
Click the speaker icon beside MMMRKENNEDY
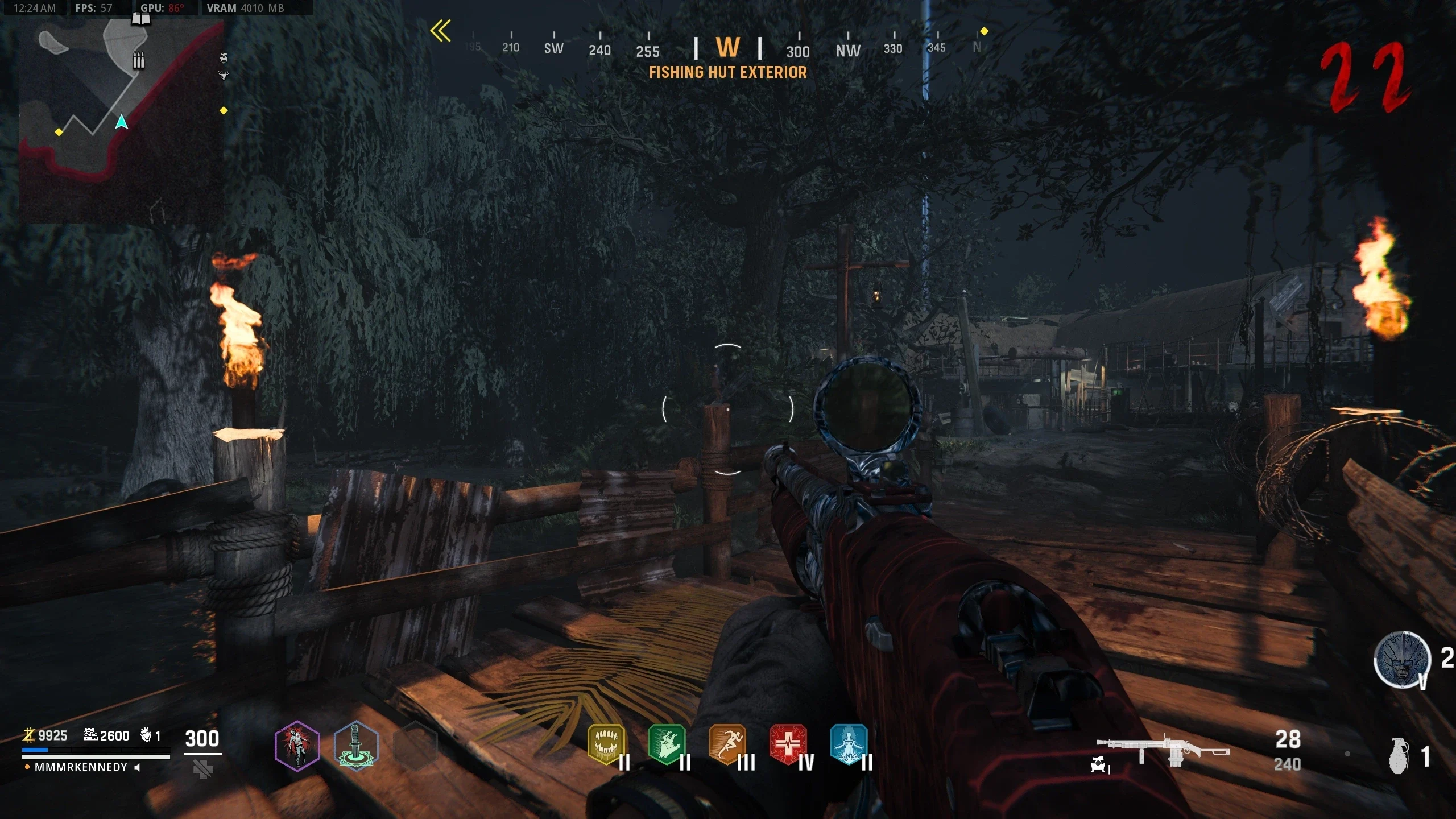[x=137, y=767]
